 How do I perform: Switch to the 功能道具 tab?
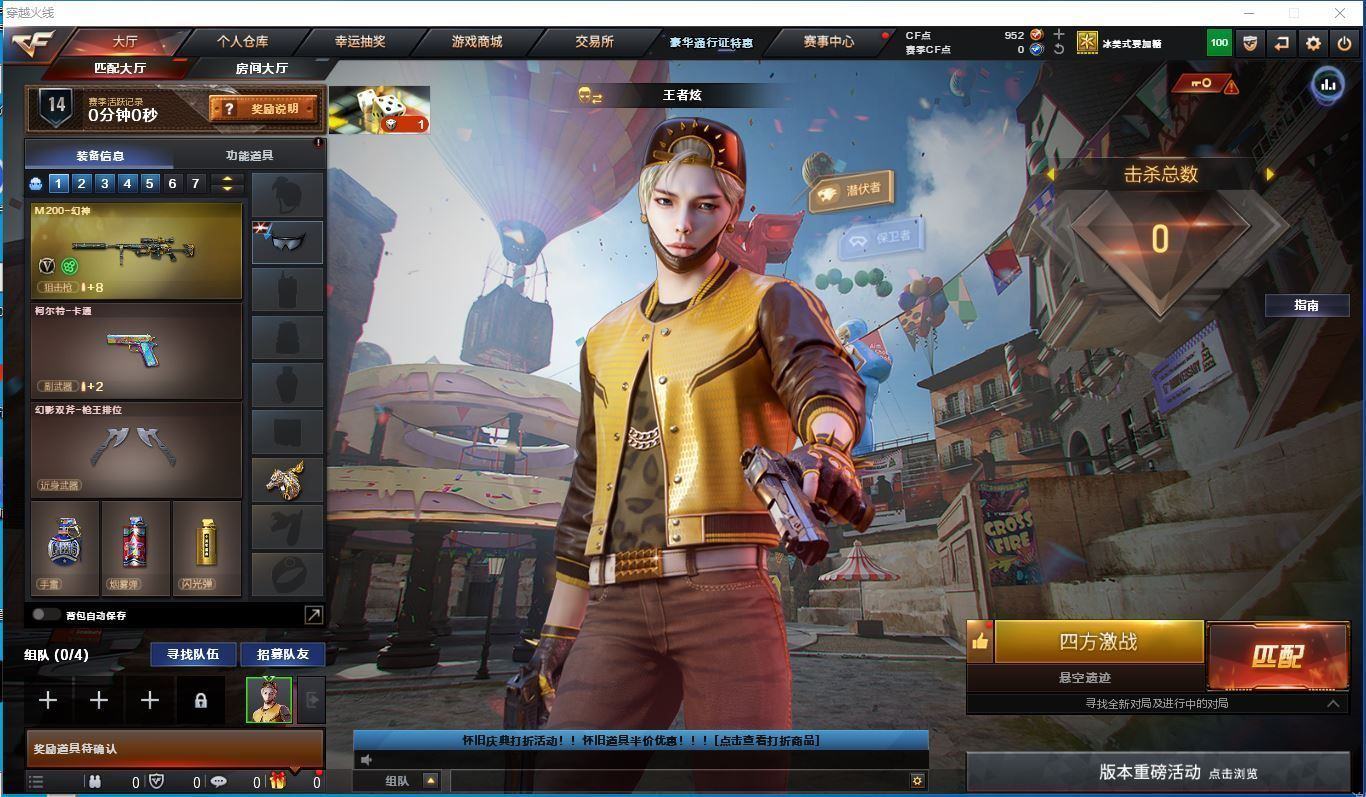[249, 156]
